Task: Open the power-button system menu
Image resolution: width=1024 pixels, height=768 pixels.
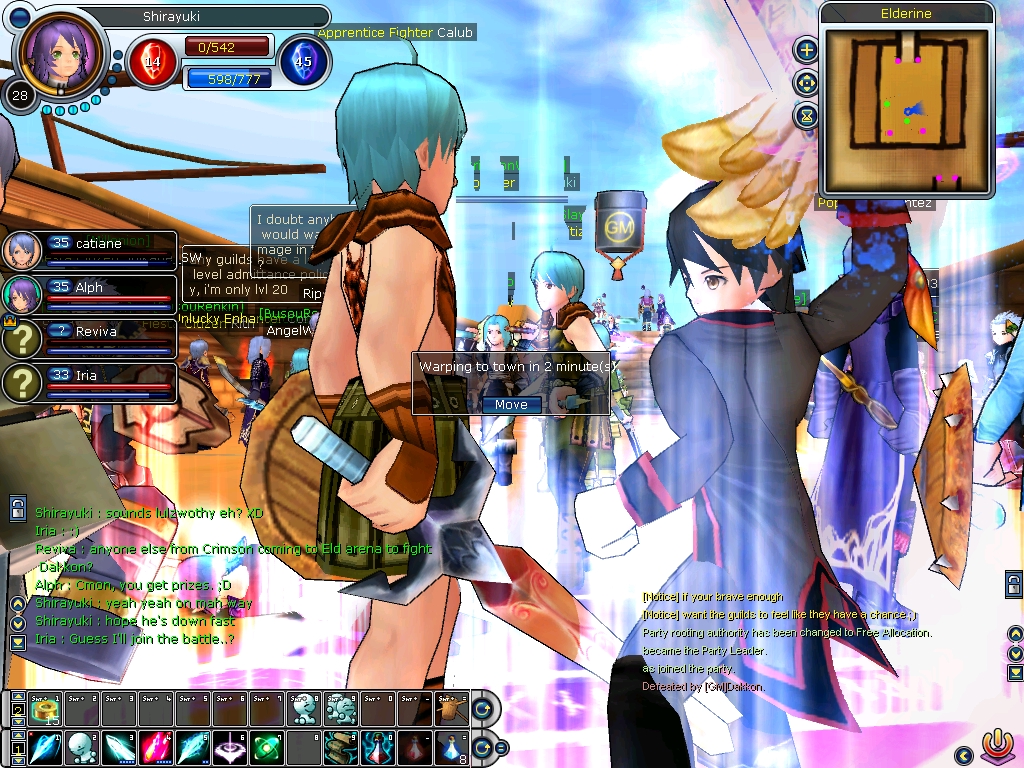Action: (x=994, y=746)
